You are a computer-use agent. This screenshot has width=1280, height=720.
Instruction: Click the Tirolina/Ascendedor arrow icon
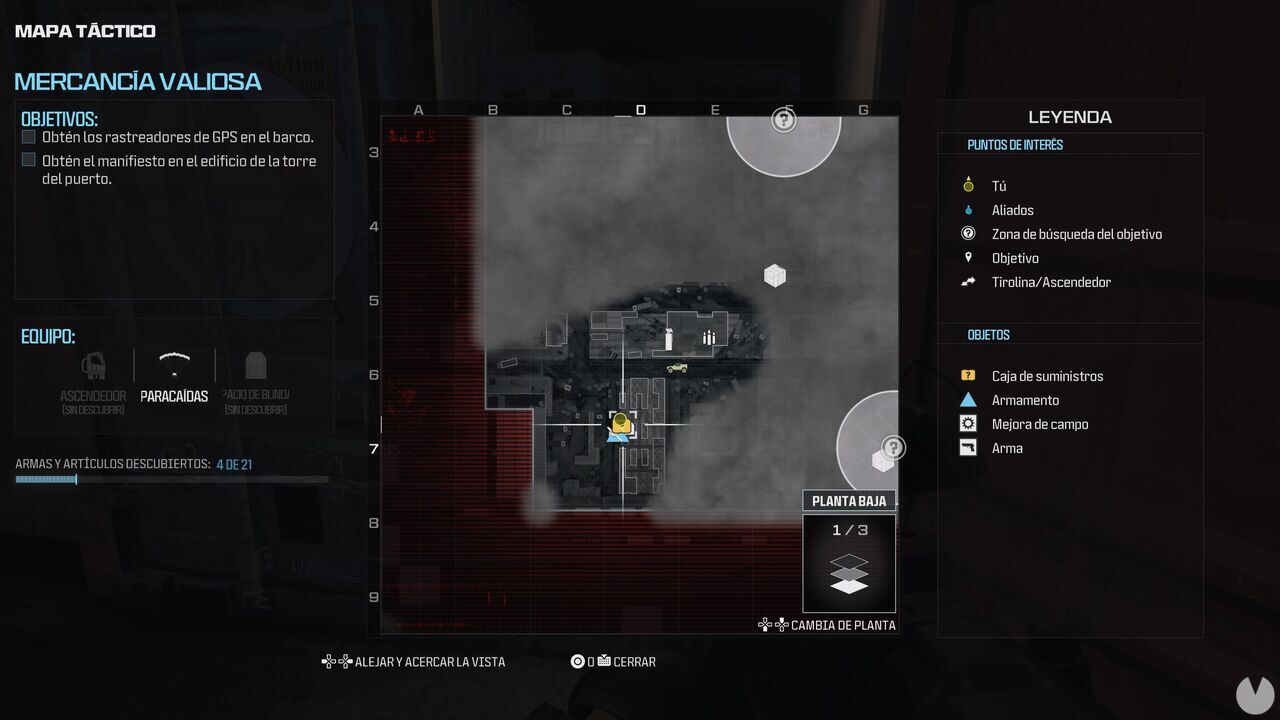[x=967, y=281]
